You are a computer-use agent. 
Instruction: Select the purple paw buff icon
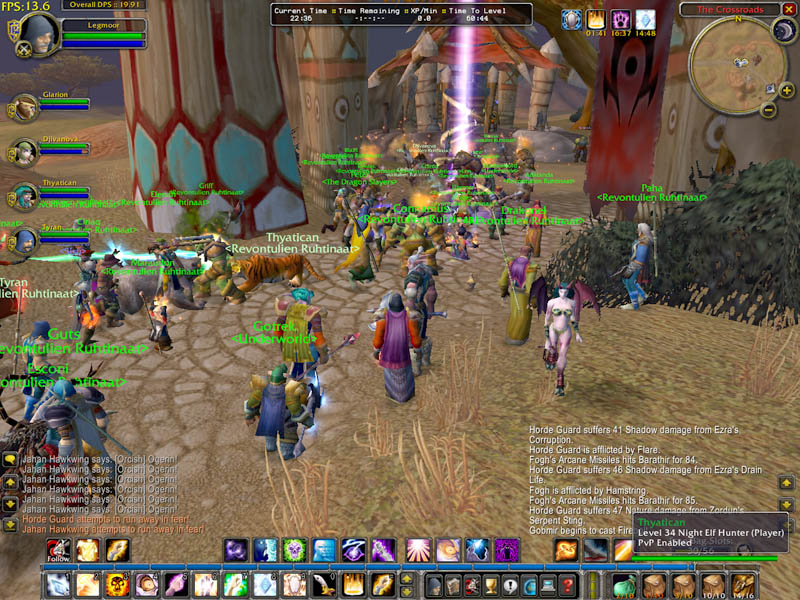621,19
